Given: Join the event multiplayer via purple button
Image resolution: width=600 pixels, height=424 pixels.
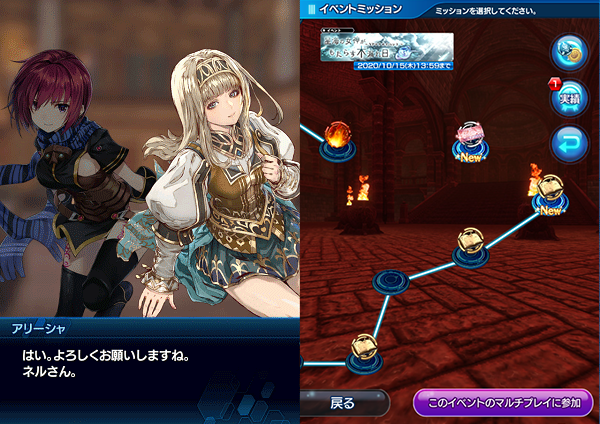Looking at the screenshot, I should pyautogui.click(x=503, y=403).
